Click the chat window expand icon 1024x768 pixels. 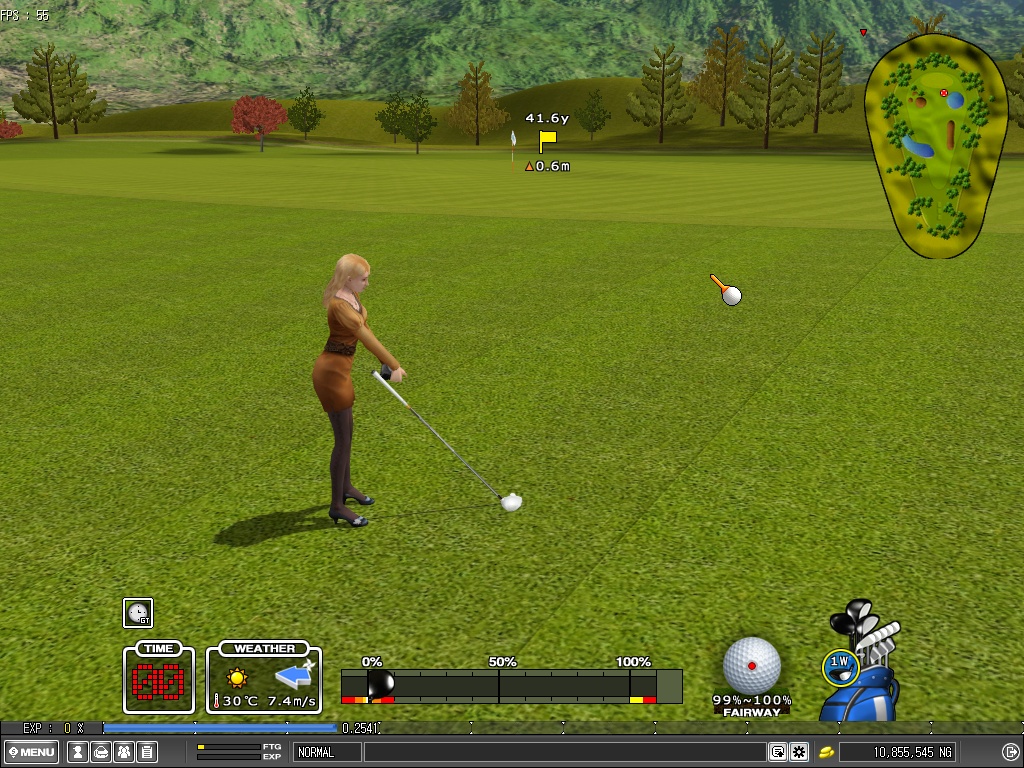(x=777, y=752)
